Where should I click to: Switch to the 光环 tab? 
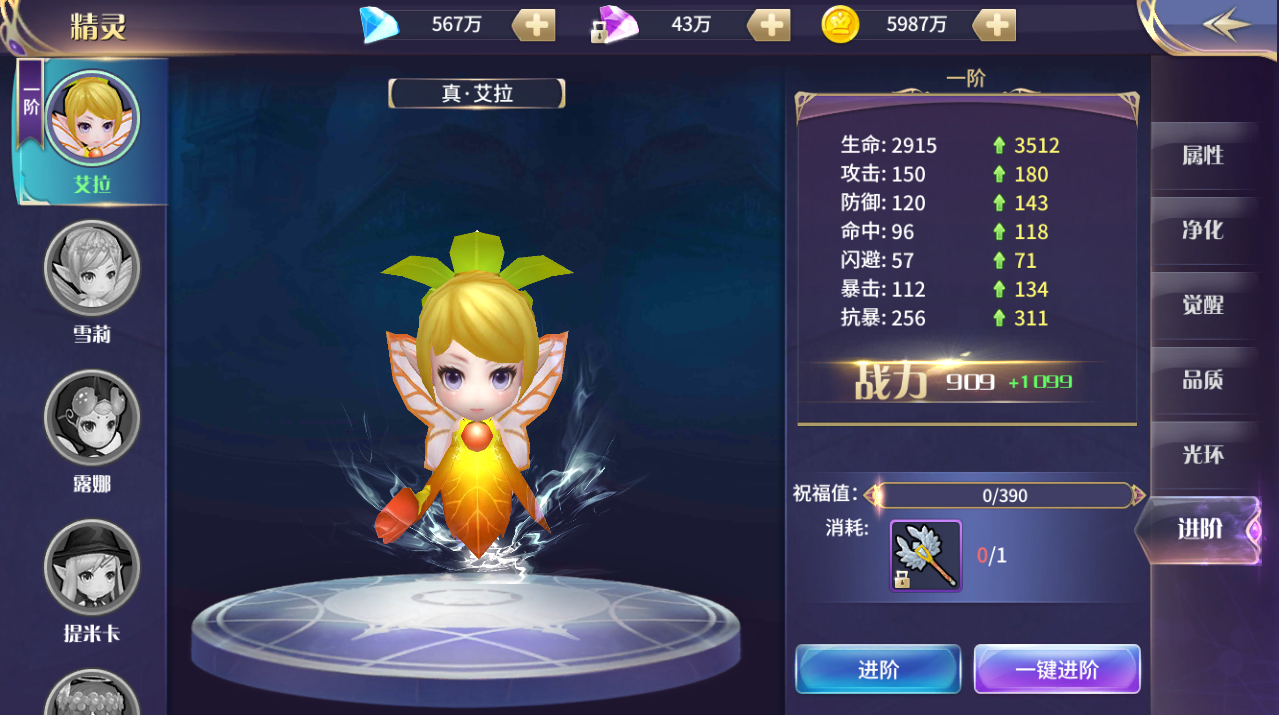click(1202, 455)
